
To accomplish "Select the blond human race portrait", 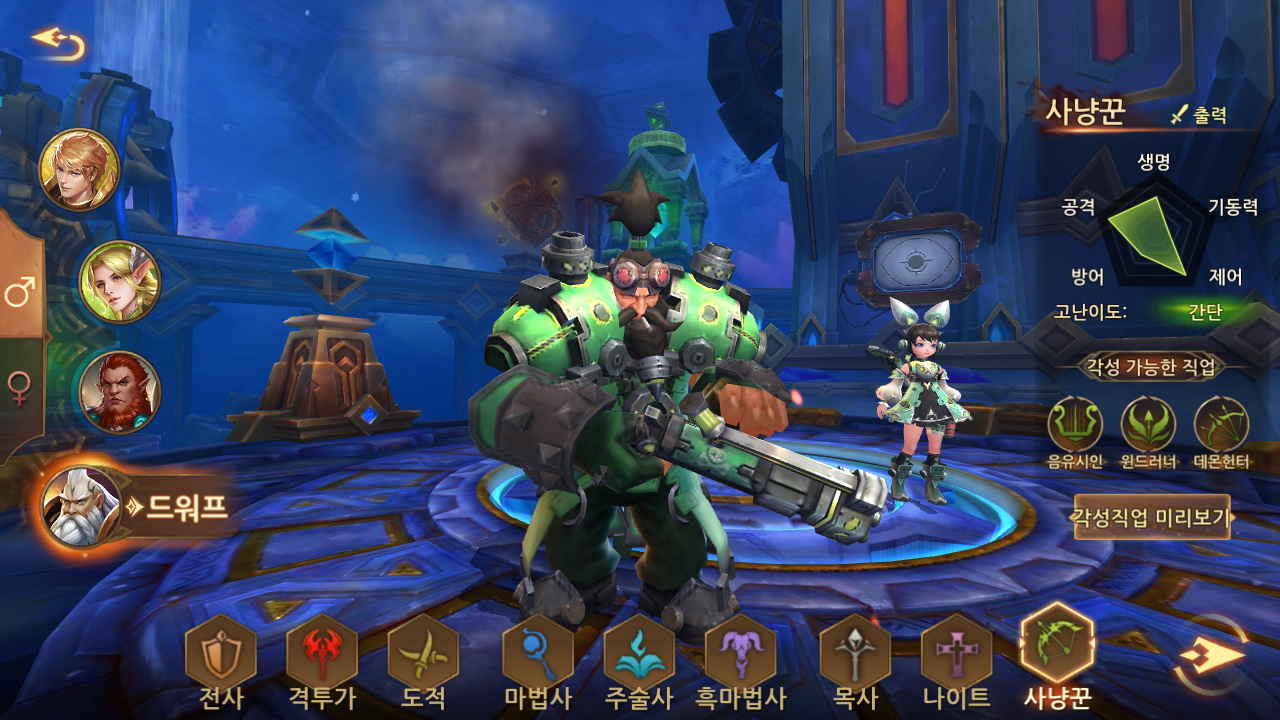I will click(79, 170).
